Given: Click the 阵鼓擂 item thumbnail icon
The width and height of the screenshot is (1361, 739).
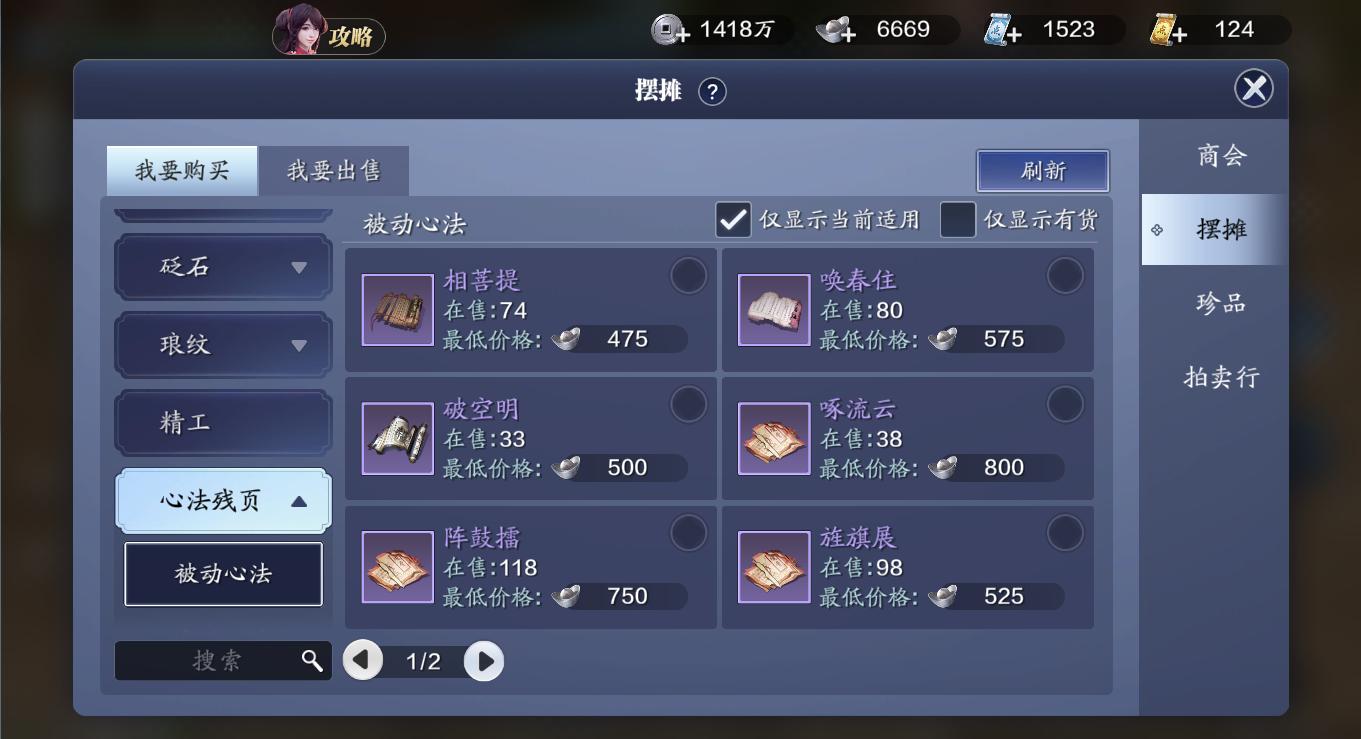Looking at the screenshot, I should [397, 566].
